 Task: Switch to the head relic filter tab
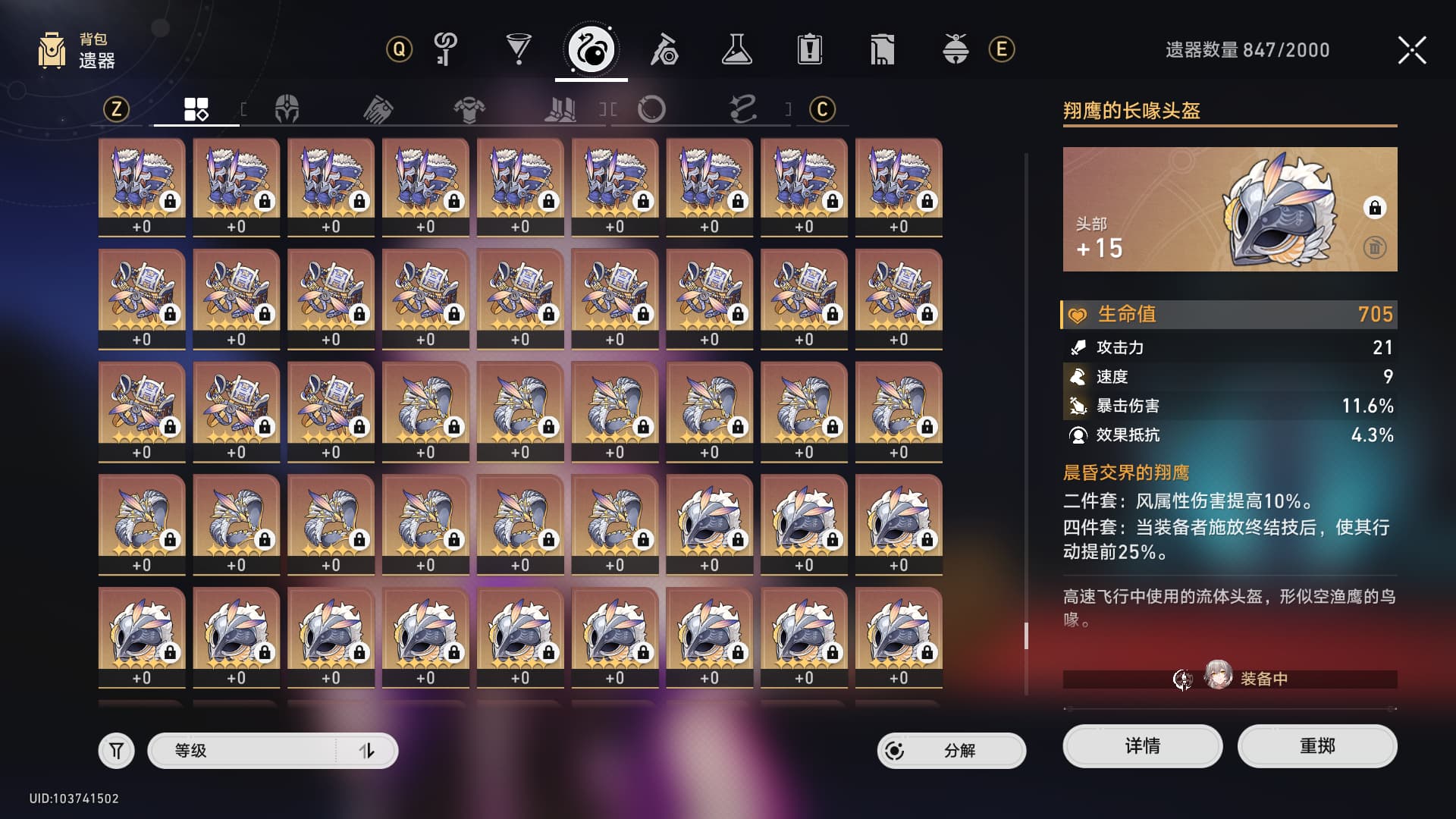coord(287,109)
